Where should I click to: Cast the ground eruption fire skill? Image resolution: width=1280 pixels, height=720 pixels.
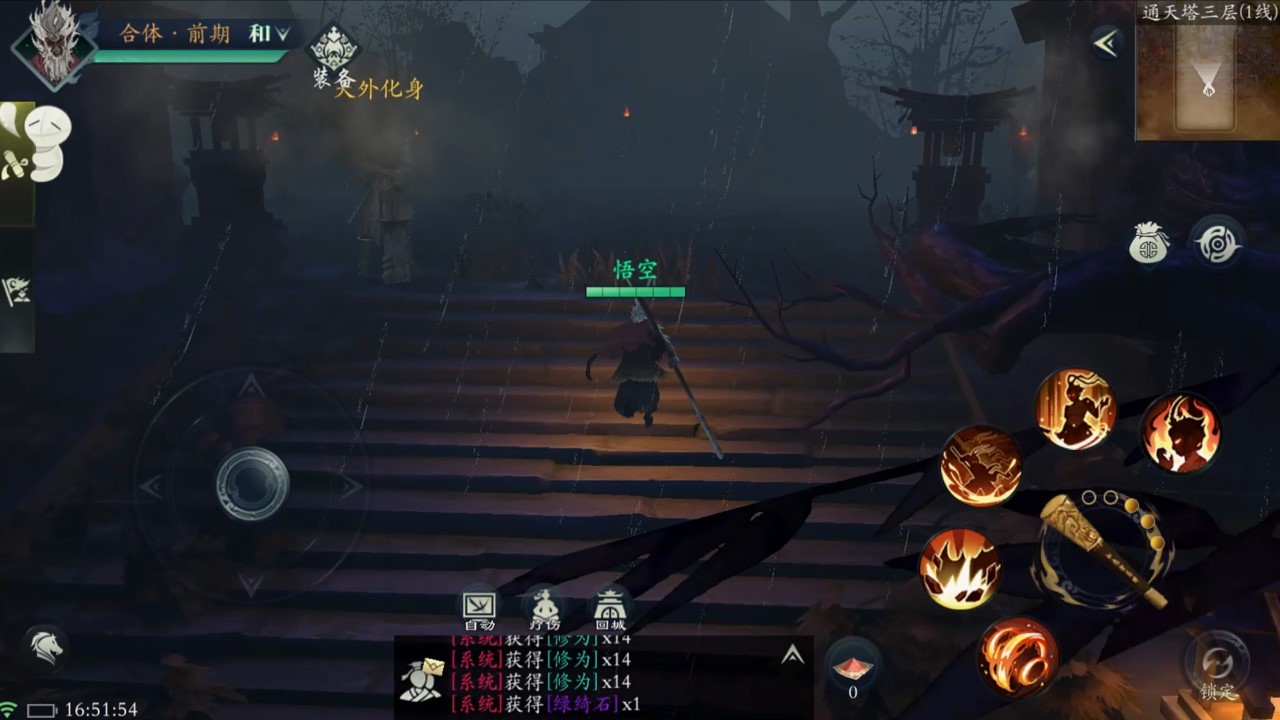click(x=960, y=569)
